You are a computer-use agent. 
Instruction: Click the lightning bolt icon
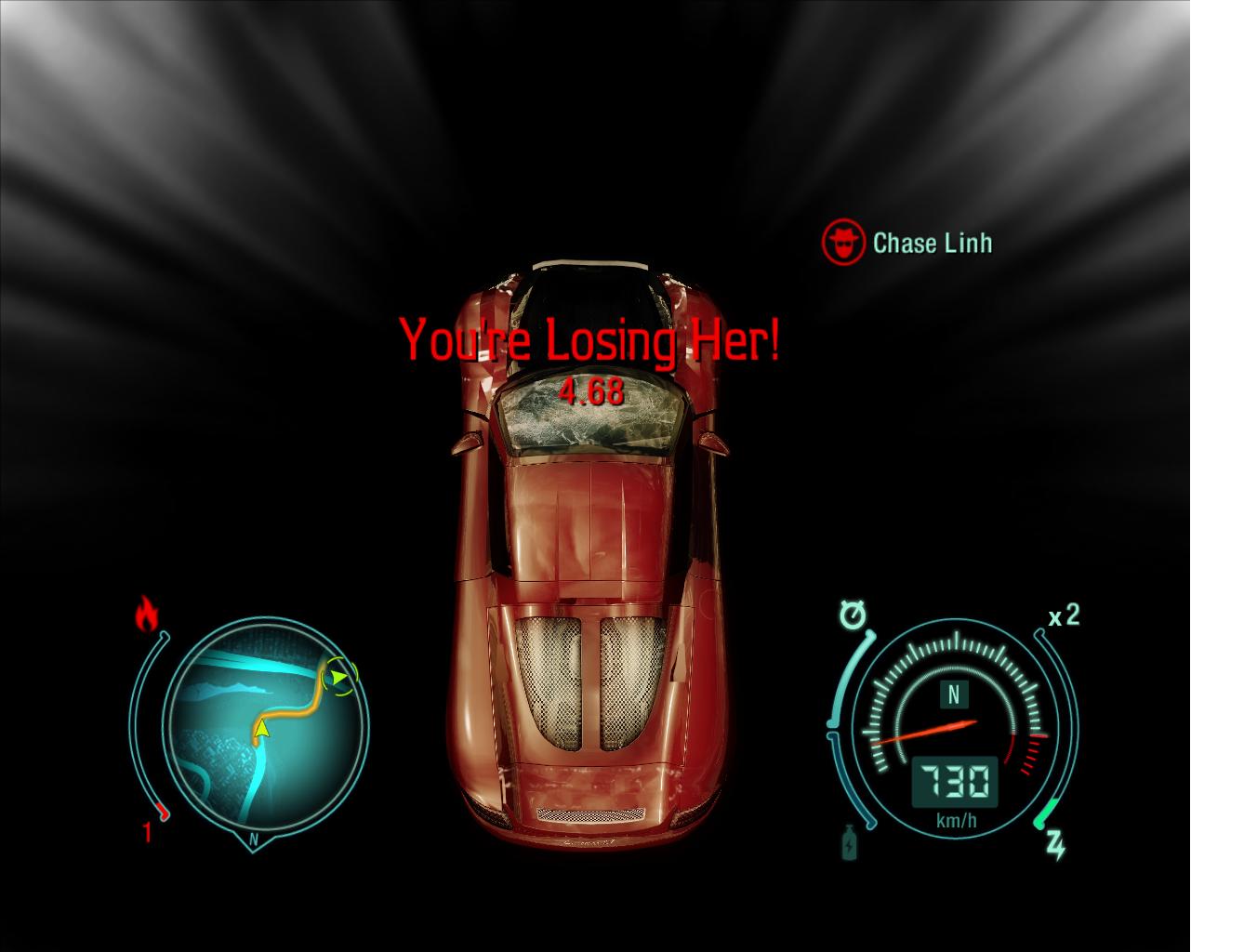1056,845
